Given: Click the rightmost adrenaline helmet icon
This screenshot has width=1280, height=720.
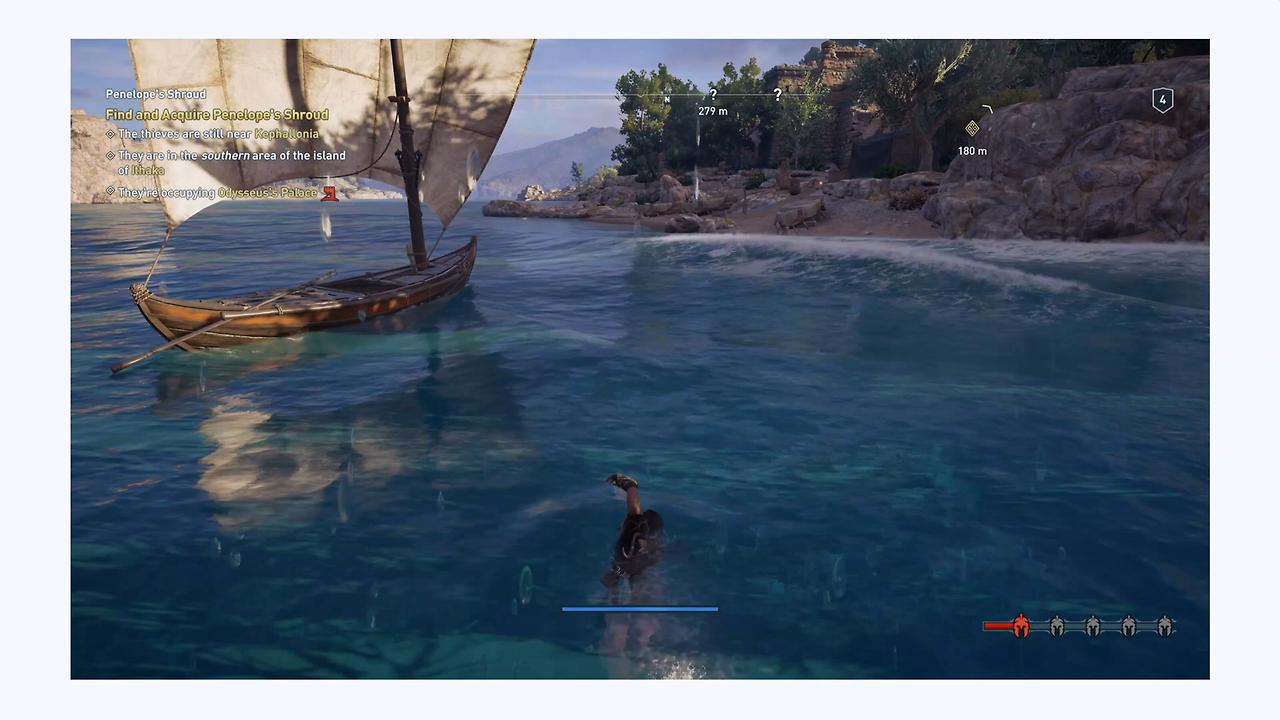Looking at the screenshot, I should tap(1165, 626).
